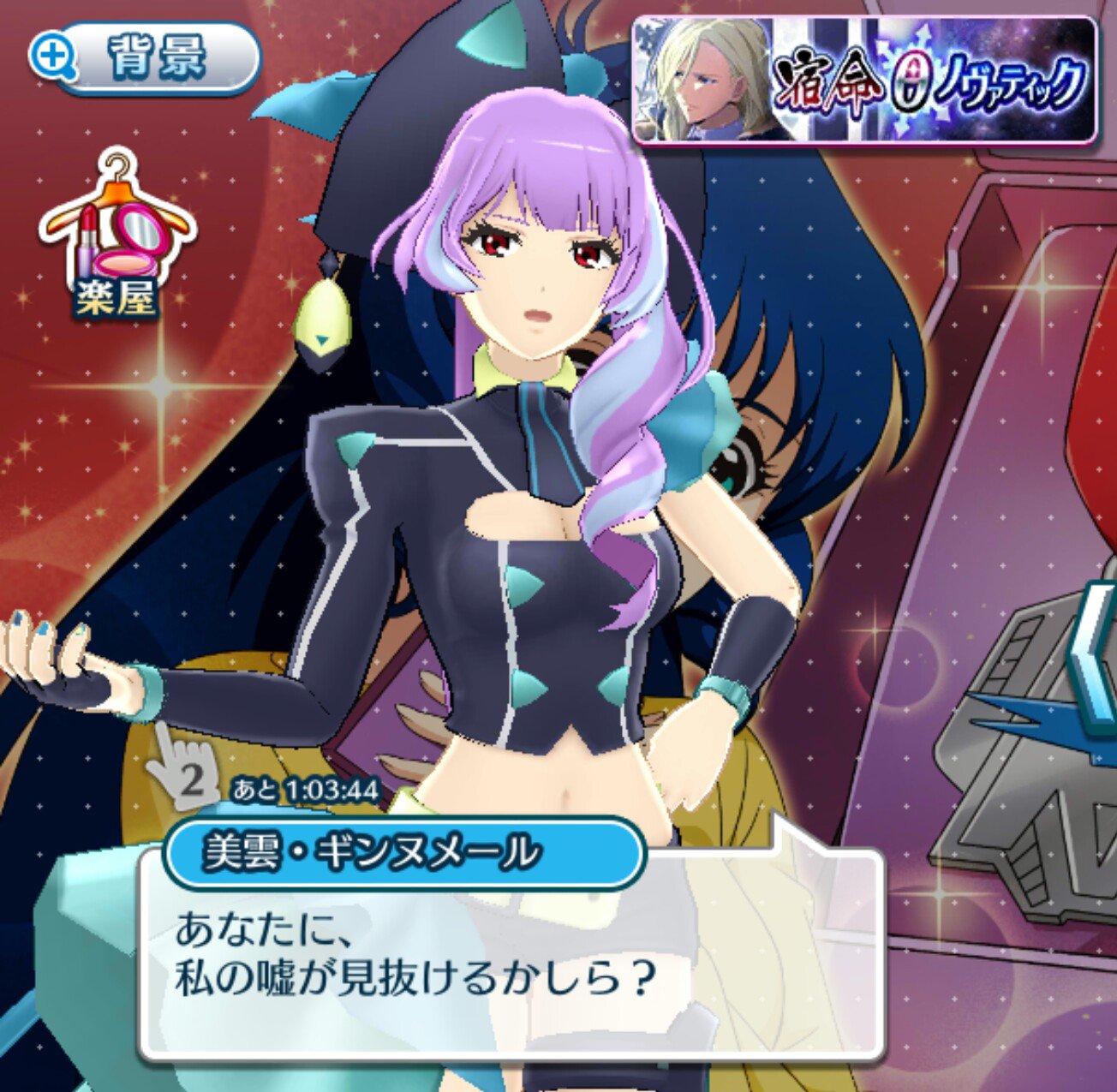The image size is (1117, 1092).
Task: Click the 美雲・ギンヌメール name plate
Action: [x=368, y=851]
